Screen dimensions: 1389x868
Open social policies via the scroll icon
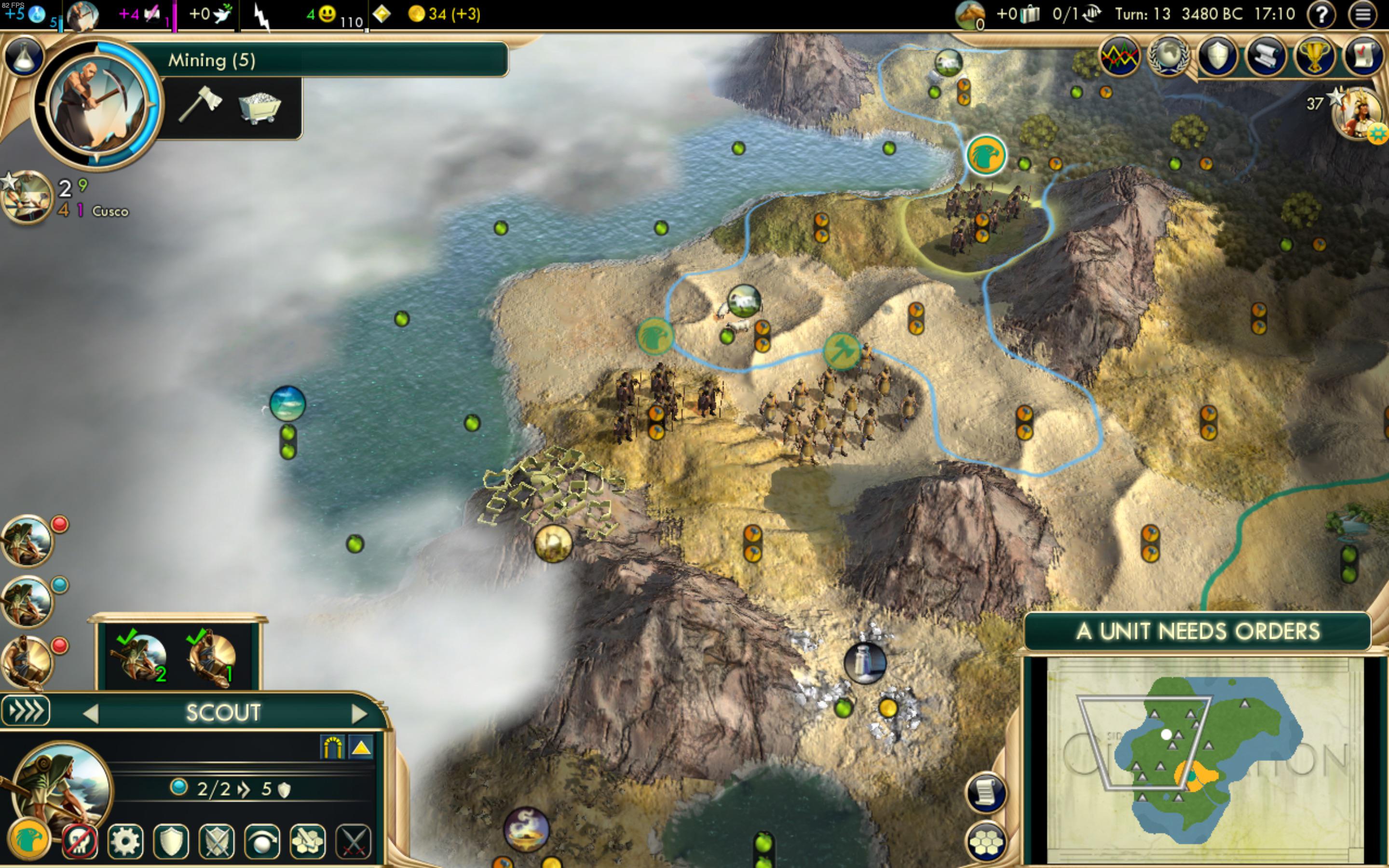pos(1266,56)
